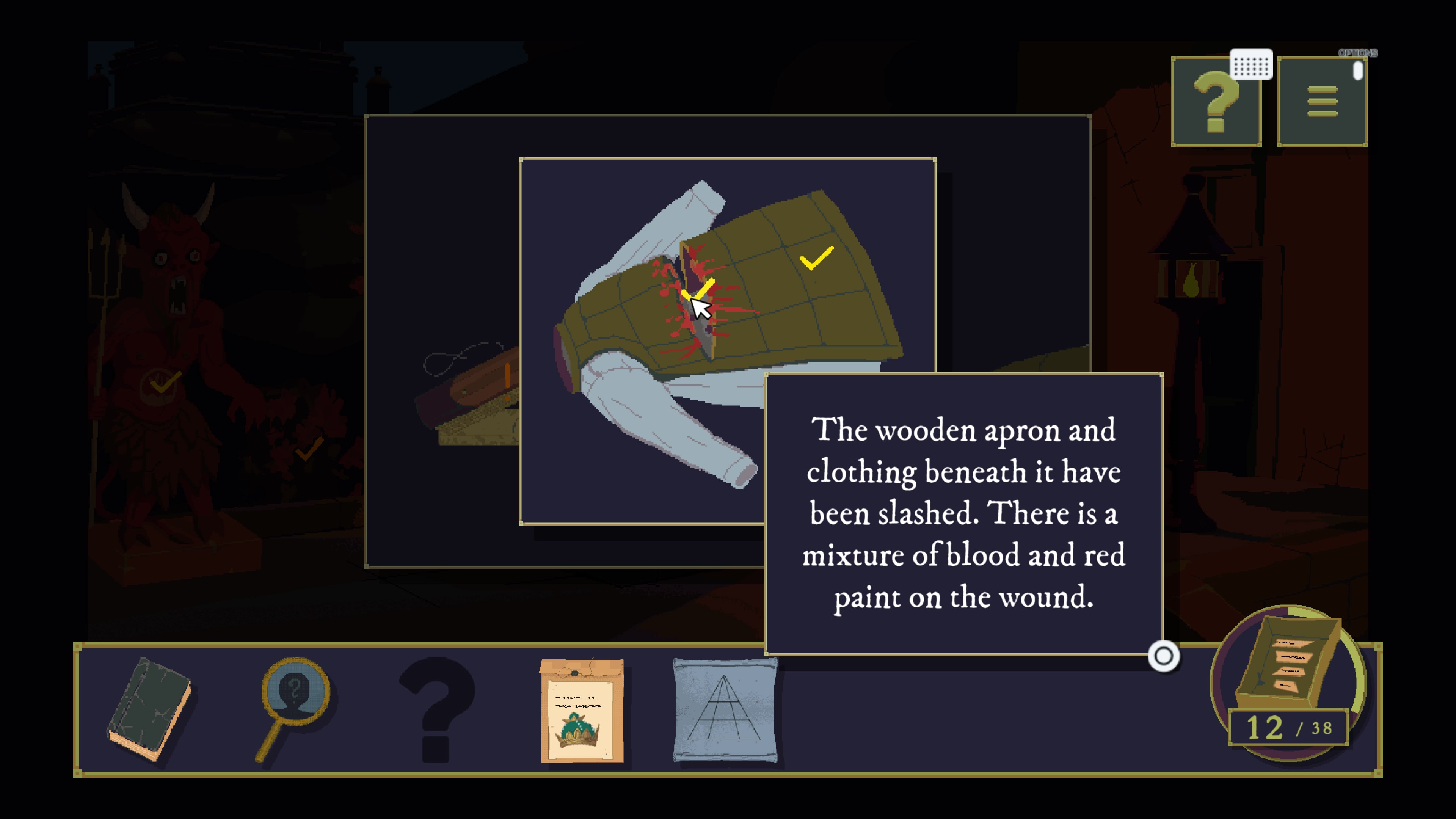Open the hamburger options menu

(1321, 102)
